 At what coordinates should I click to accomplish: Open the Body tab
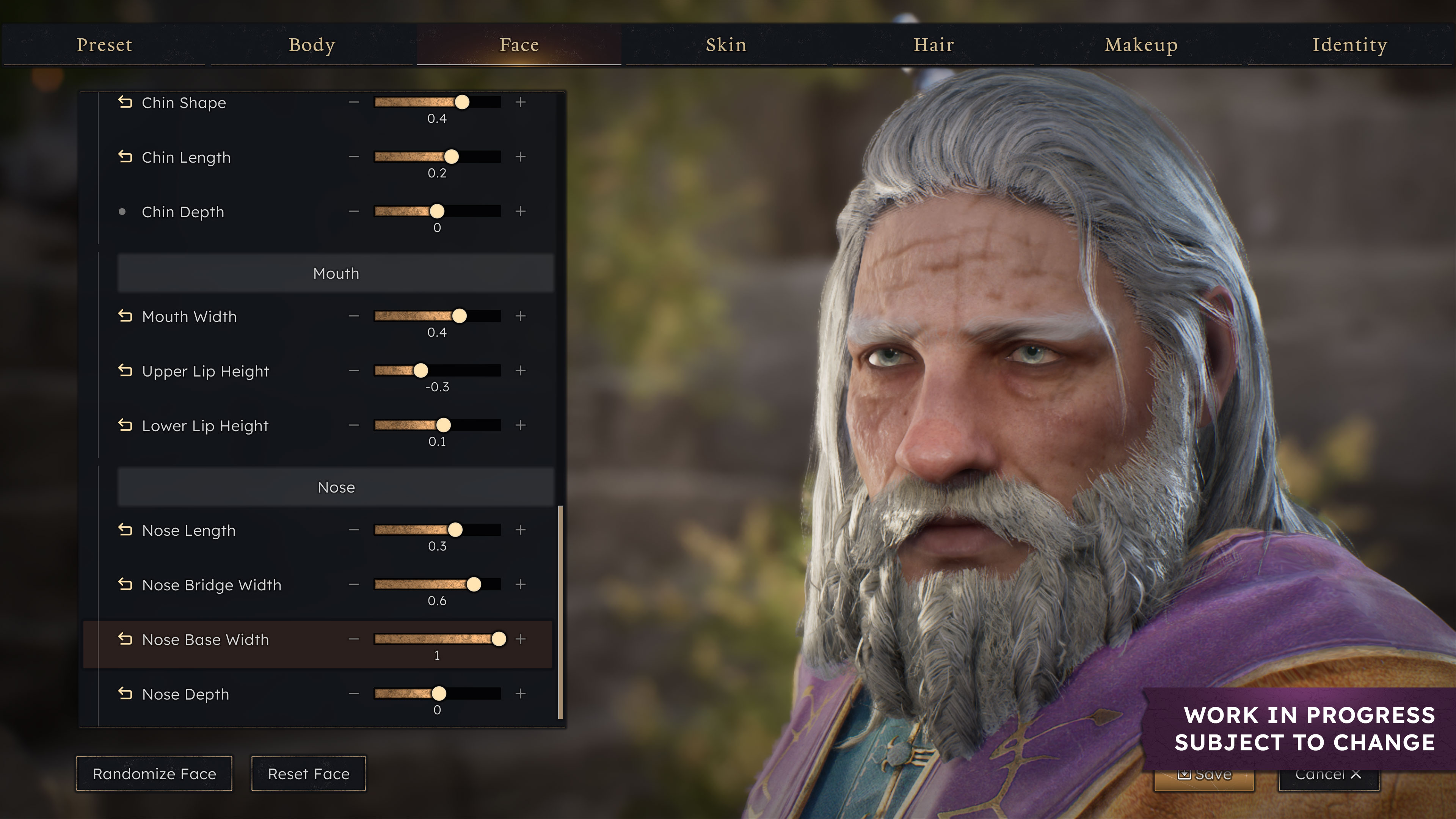(312, 45)
